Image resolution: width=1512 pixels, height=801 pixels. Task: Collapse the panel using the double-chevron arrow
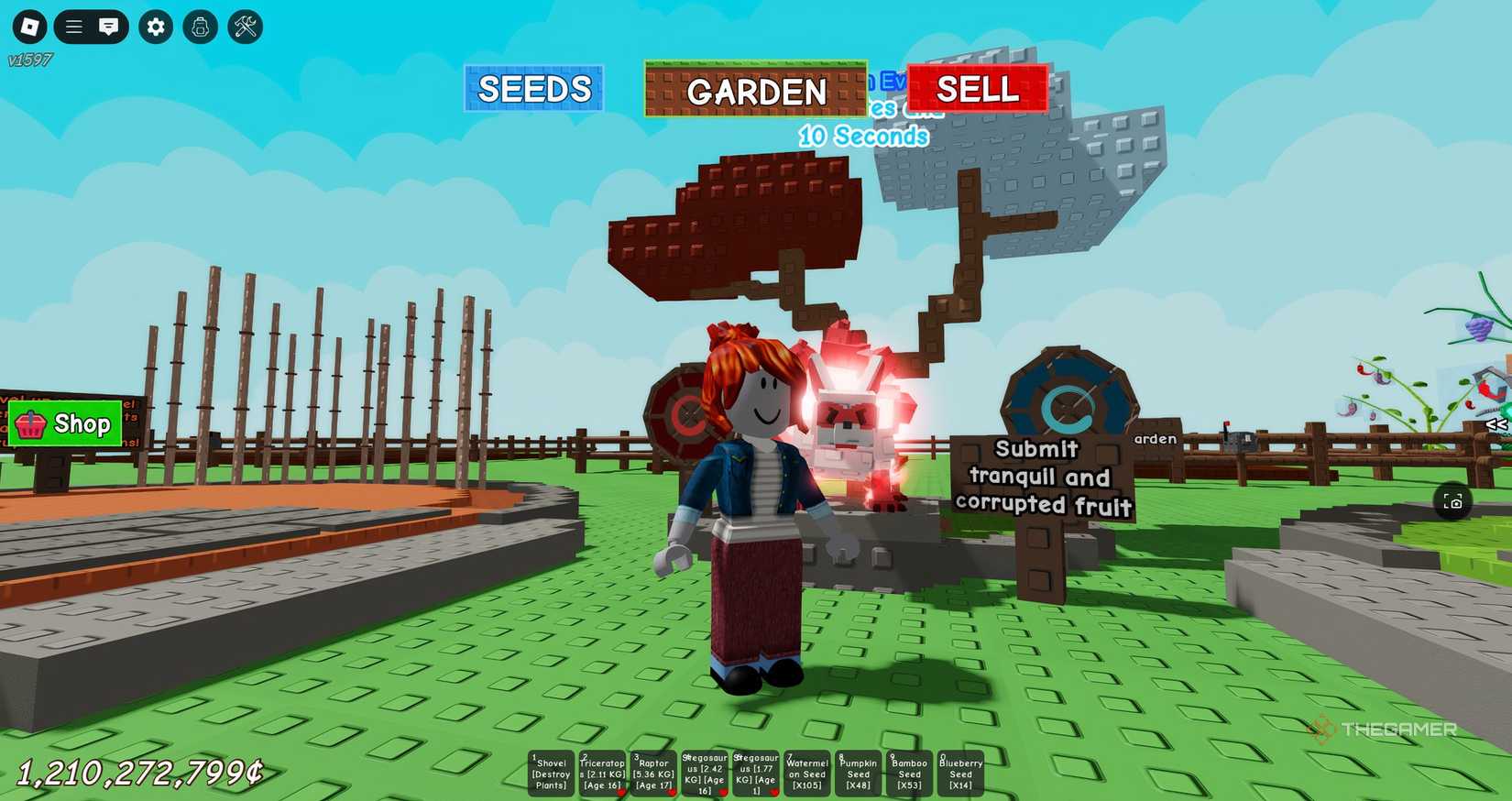1495,423
